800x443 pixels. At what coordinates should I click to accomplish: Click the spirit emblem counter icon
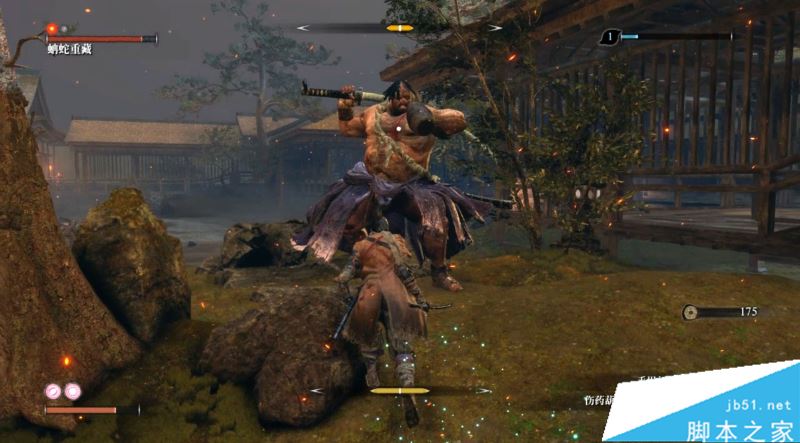(x=610, y=37)
